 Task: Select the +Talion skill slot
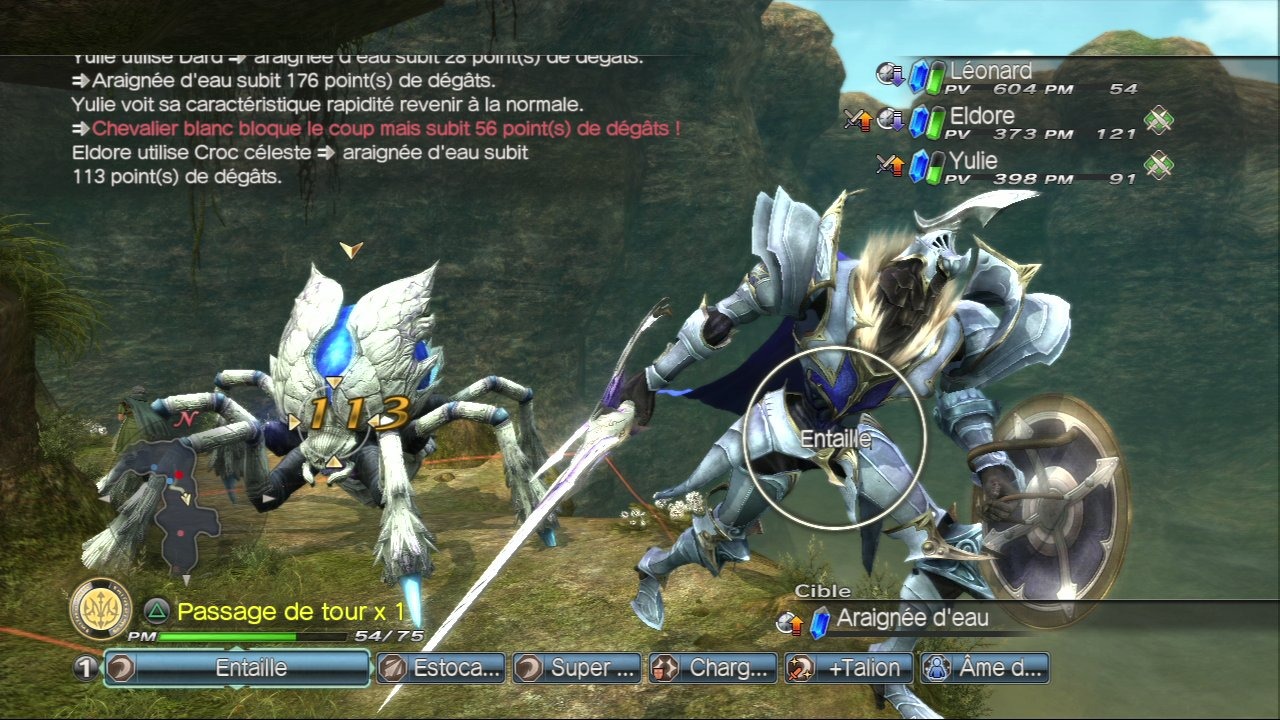coord(849,668)
